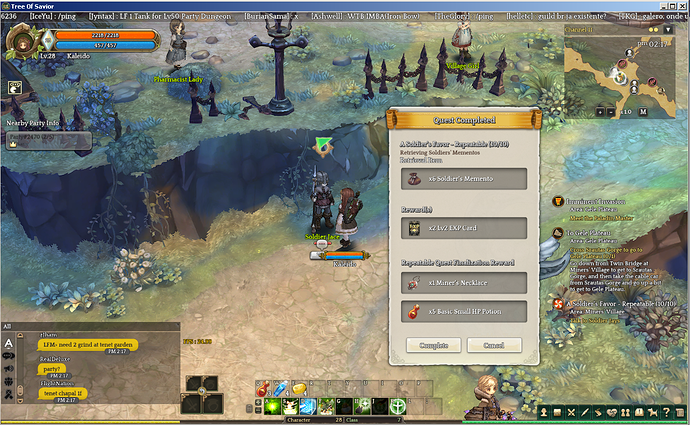Click the megaphone shout chat icon
The width and height of the screenshot is (690, 425).
click(8, 368)
